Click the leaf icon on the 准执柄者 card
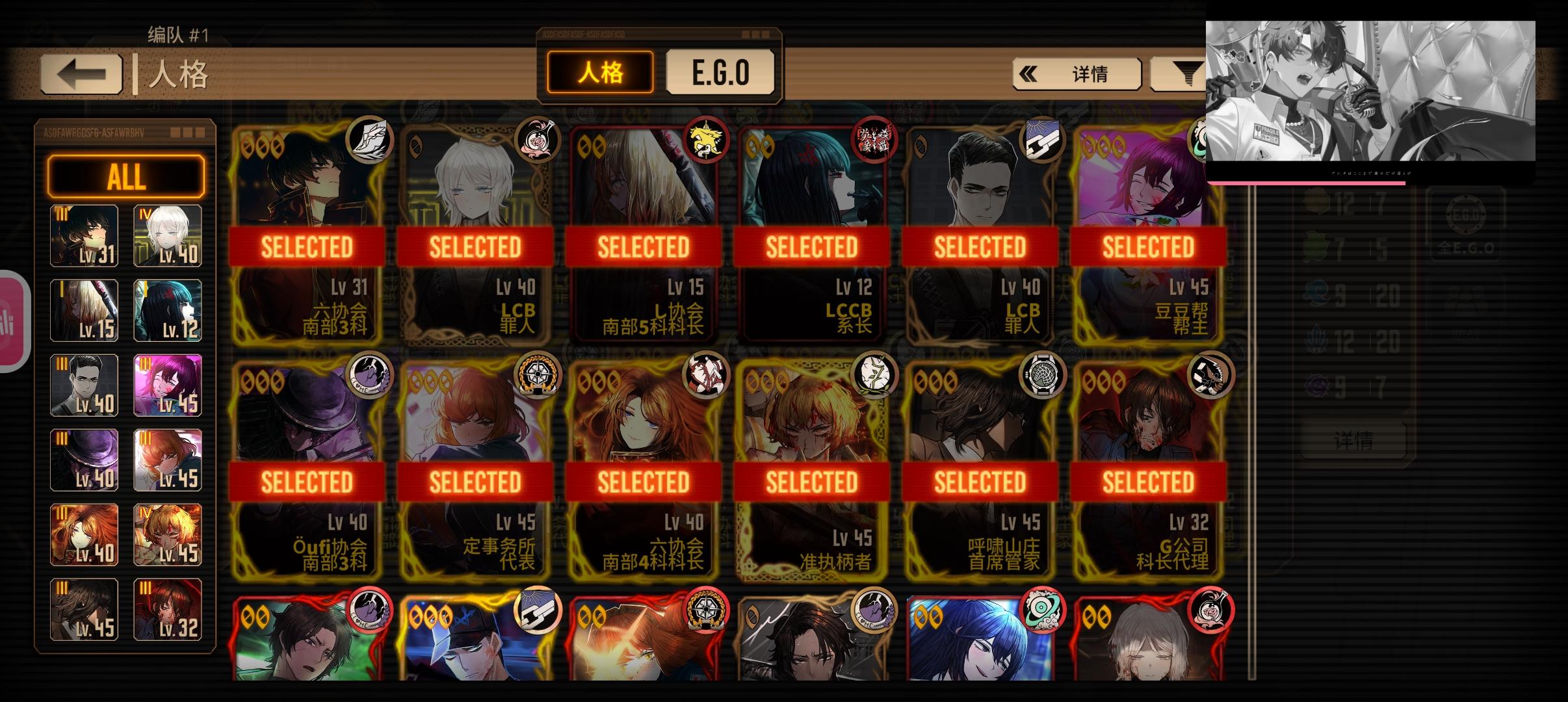 (x=873, y=377)
